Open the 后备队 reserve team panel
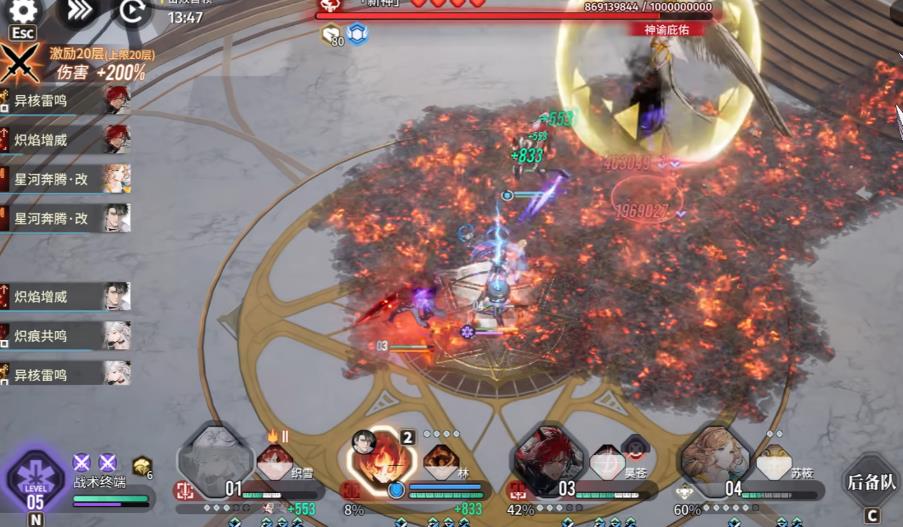The width and height of the screenshot is (903, 527). tap(870, 481)
